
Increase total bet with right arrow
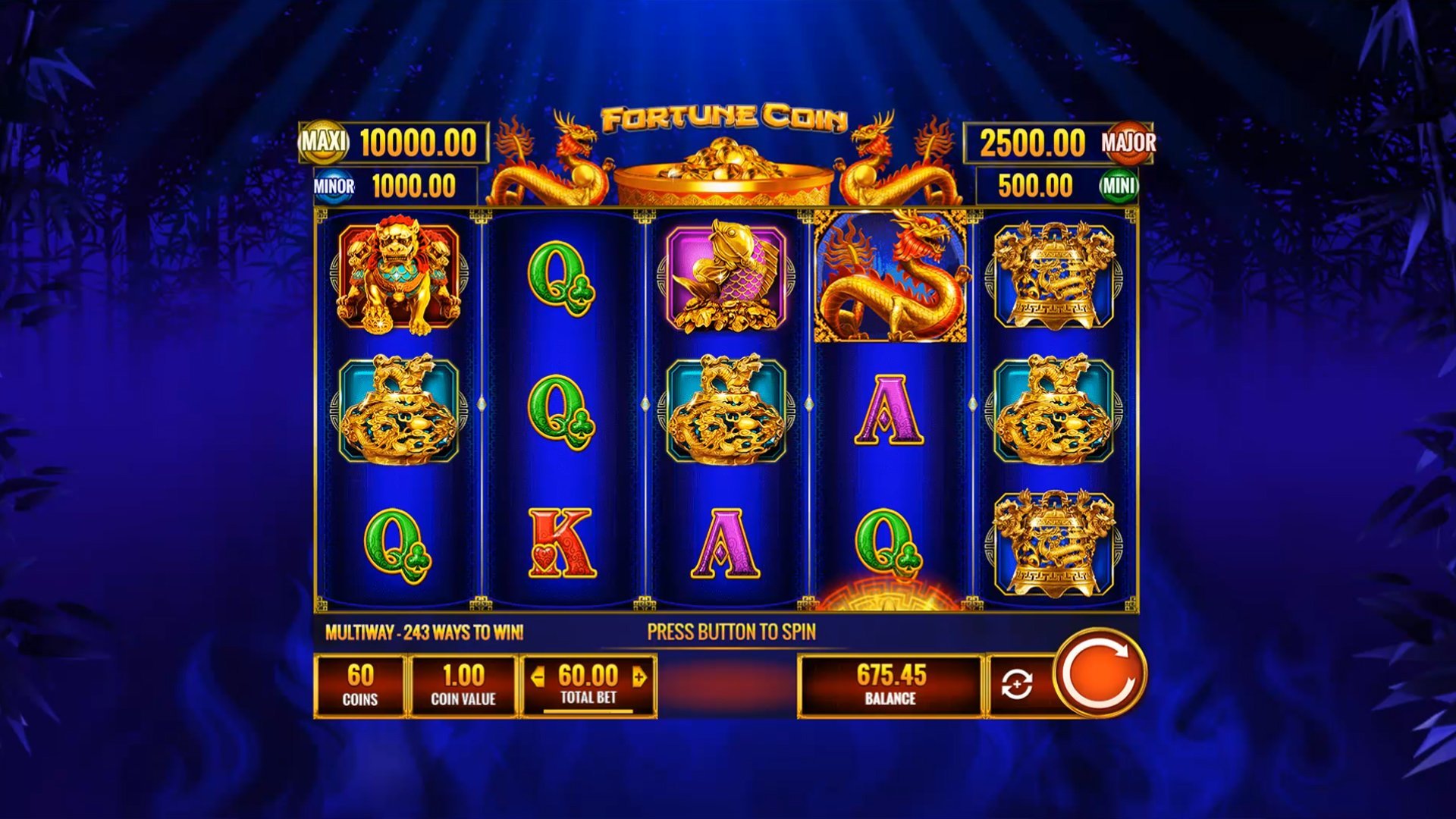click(x=639, y=676)
